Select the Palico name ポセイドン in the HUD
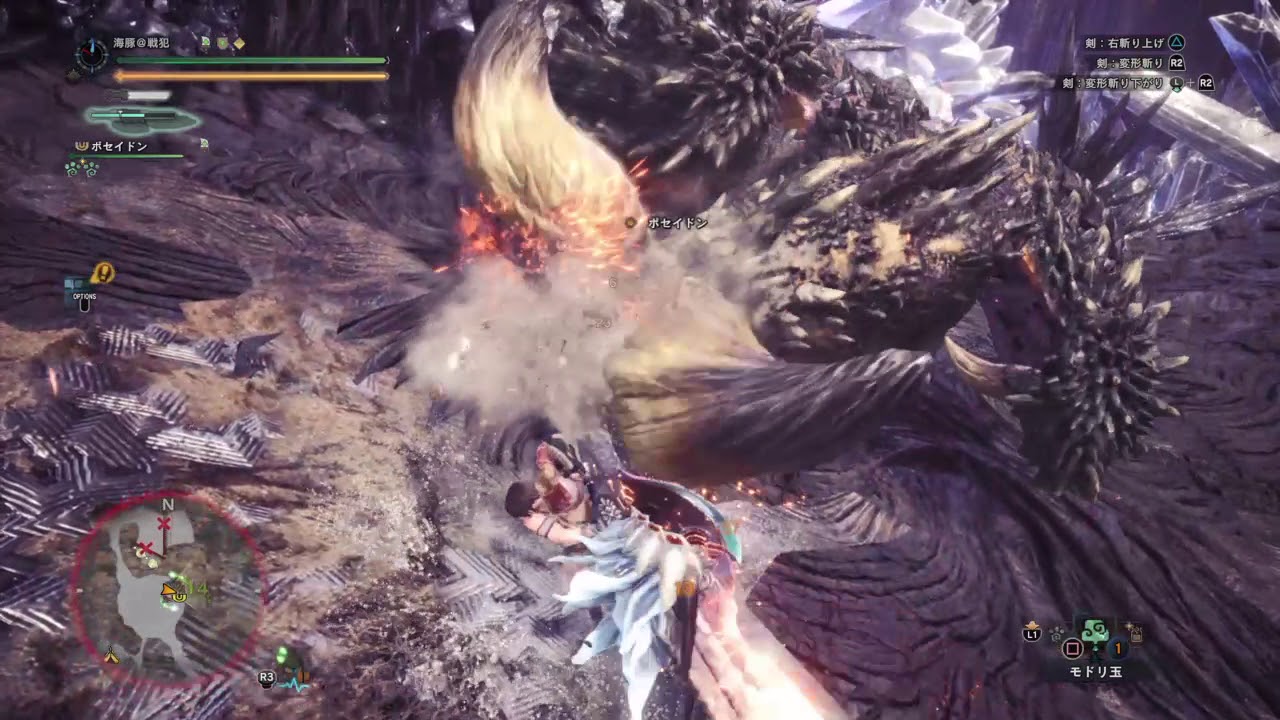This screenshot has width=1280, height=720. pos(119,146)
